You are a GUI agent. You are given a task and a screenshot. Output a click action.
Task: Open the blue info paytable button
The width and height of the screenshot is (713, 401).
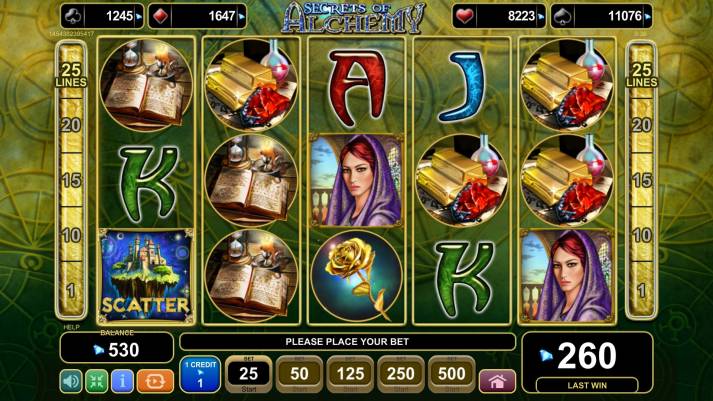[x=123, y=381]
